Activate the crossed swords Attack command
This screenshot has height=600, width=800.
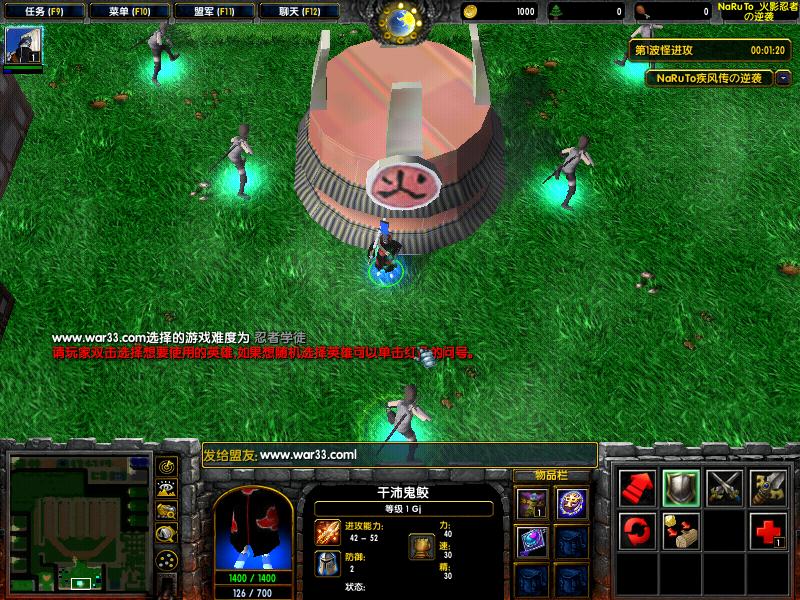click(x=723, y=486)
